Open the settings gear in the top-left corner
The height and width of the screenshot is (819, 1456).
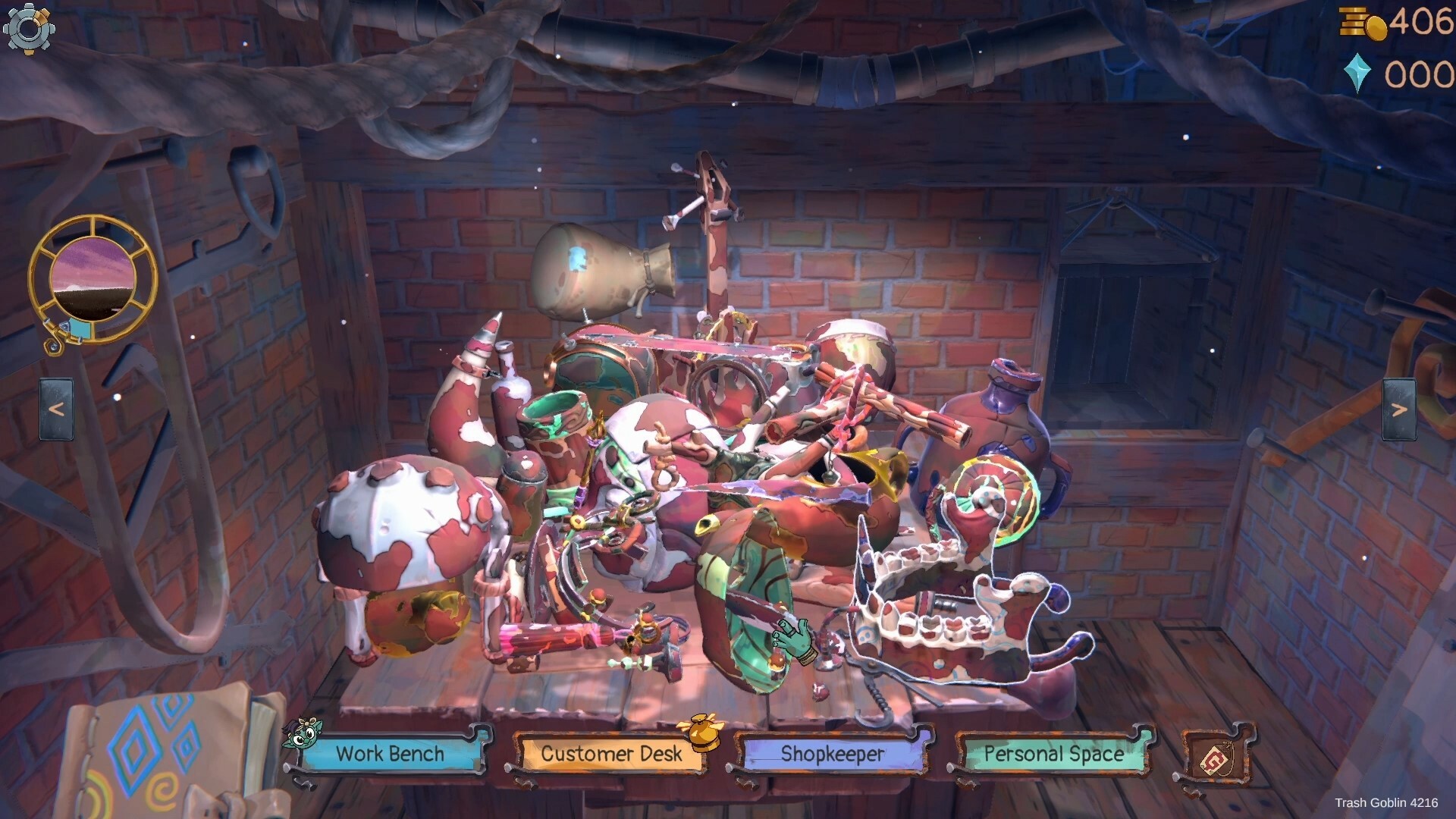[x=29, y=30]
